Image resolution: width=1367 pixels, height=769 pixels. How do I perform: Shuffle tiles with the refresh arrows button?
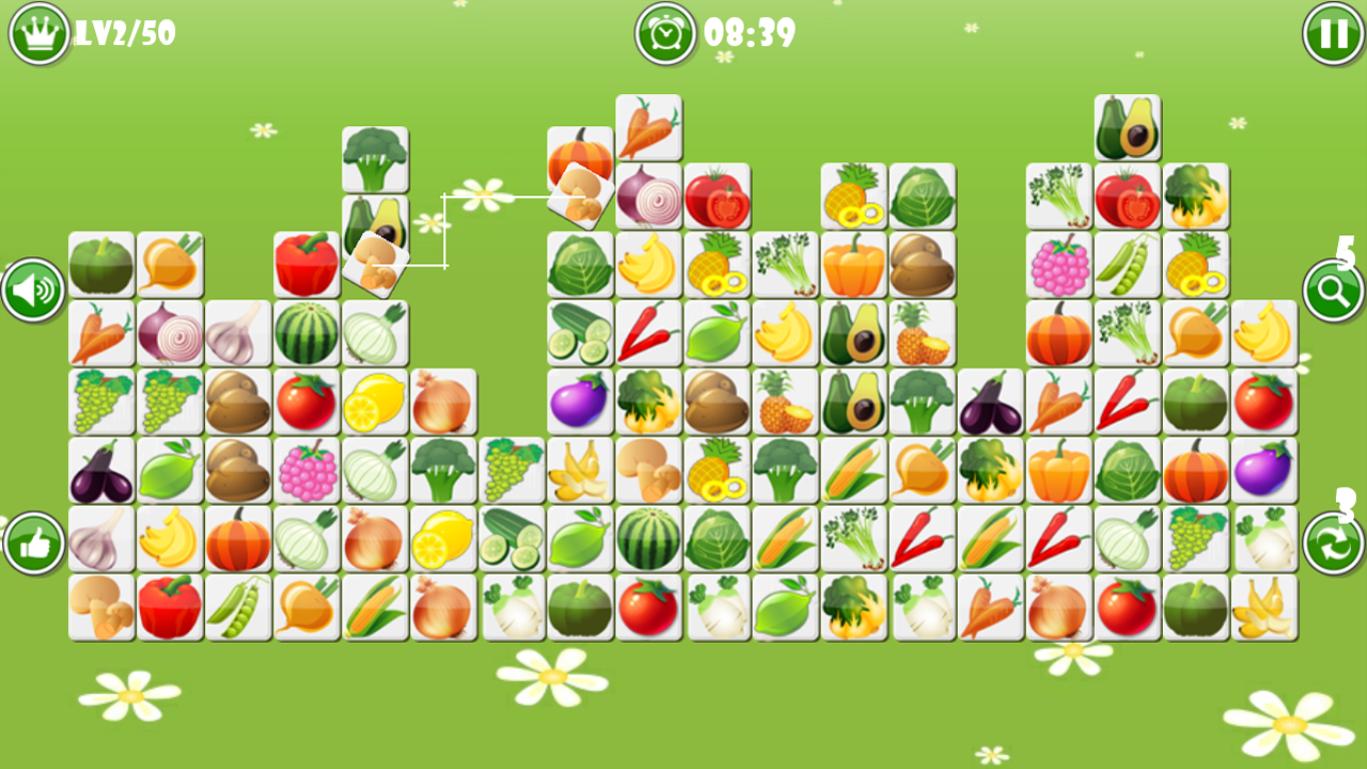(x=1333, y=545)
